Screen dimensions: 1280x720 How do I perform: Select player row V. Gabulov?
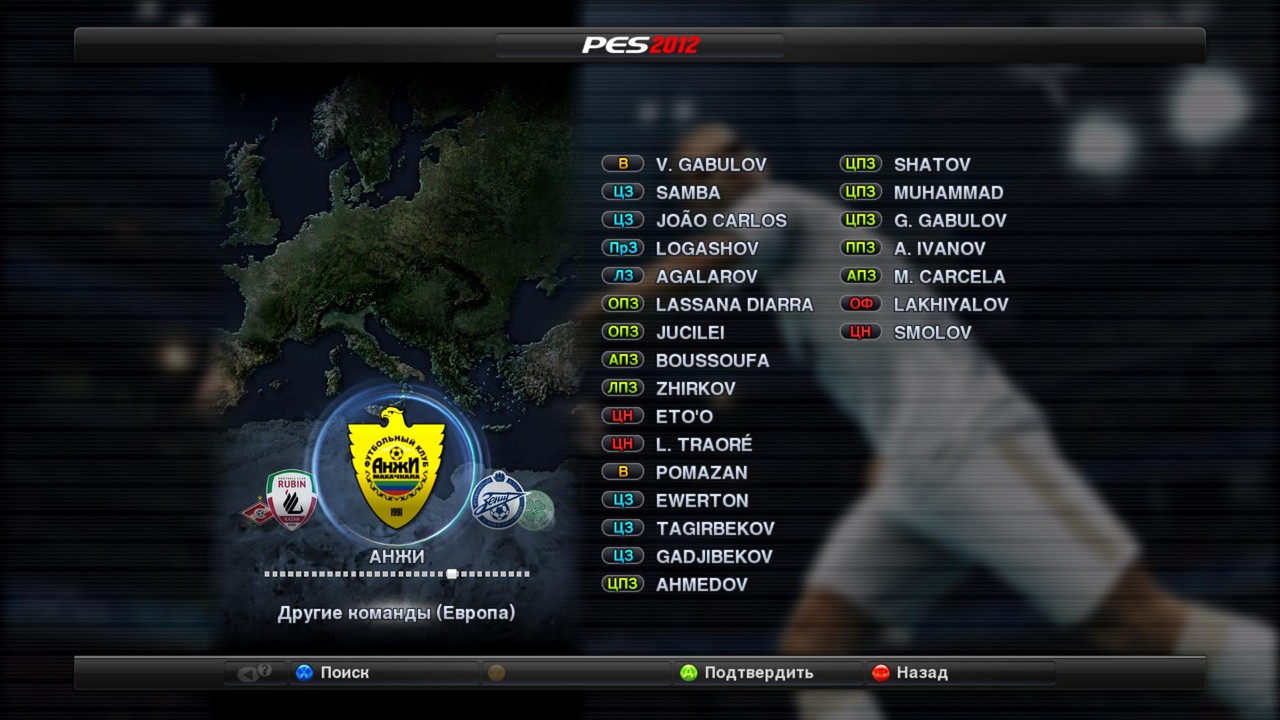pos(710,165)
